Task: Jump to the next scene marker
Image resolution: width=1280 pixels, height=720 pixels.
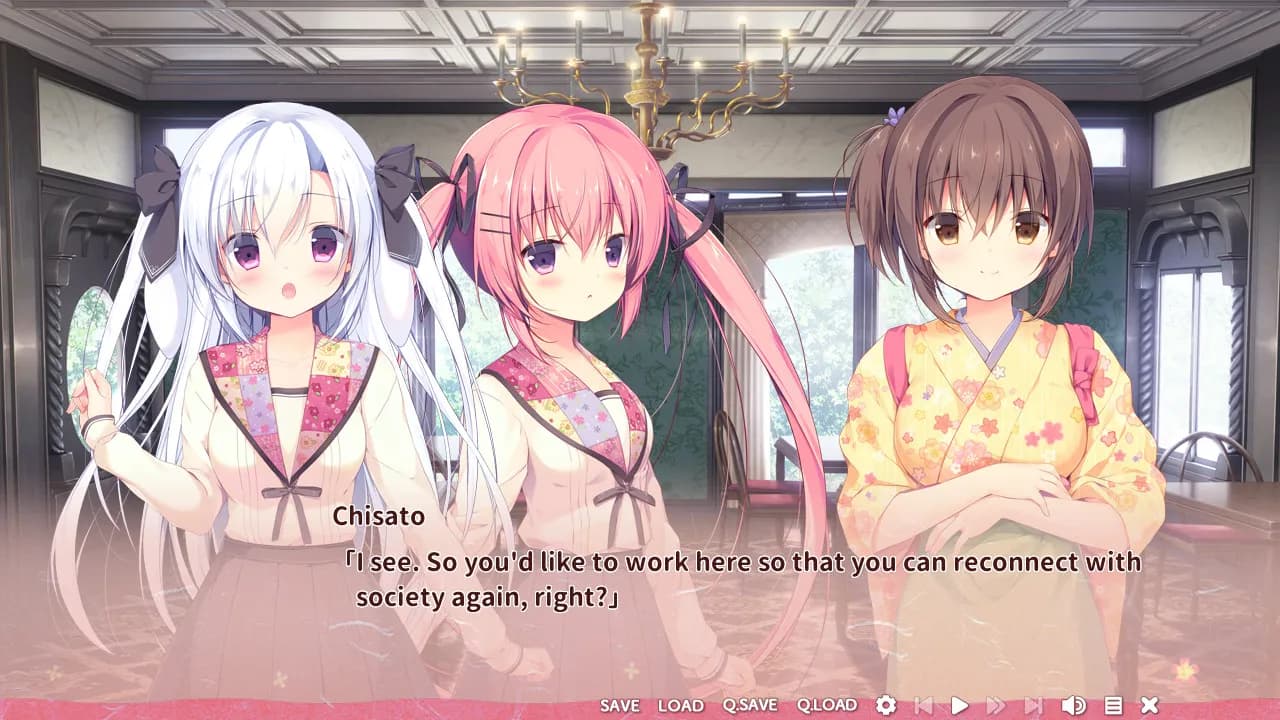Action: pos(1031,705)
